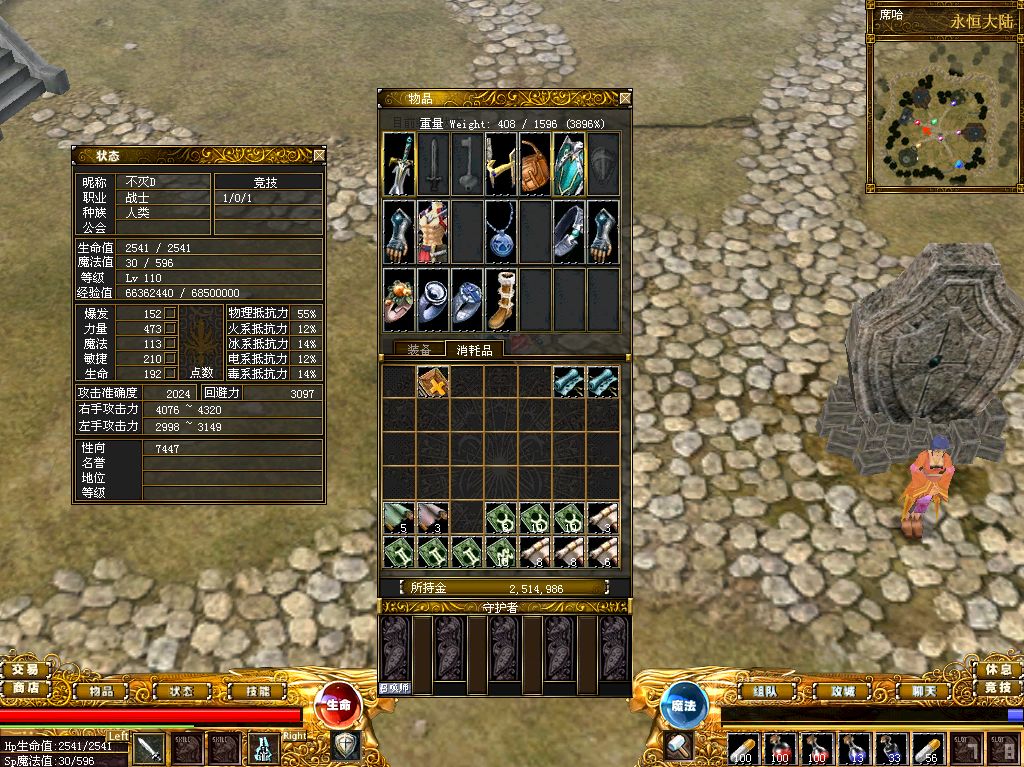Toggle the 状态 status button
1024x767 pixels.
[x=181, y=690]
